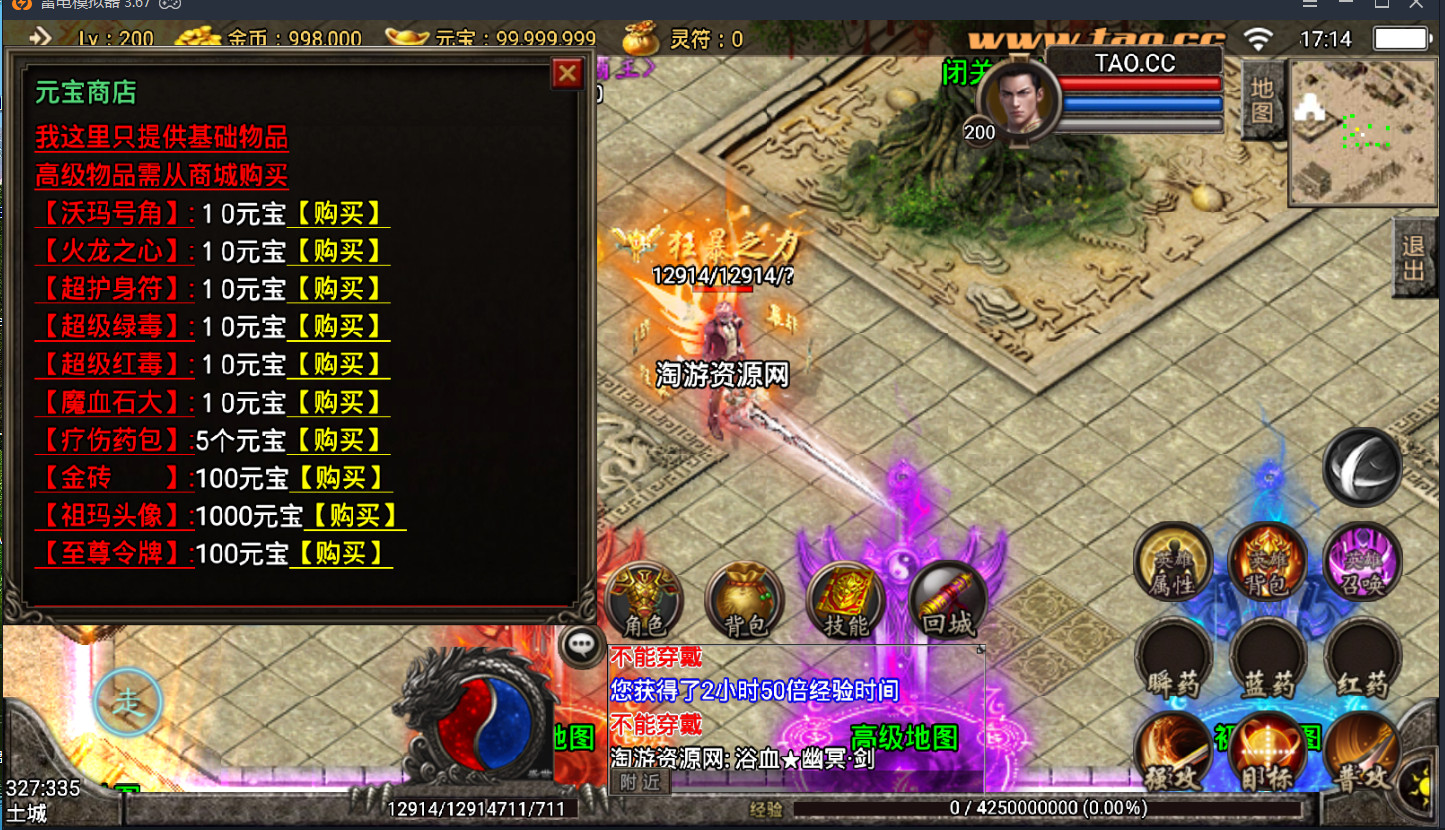This screenshot has width=1445, height=830.
Task: Buy the 沃玛号角 item
Action: (x=338, y=214)
